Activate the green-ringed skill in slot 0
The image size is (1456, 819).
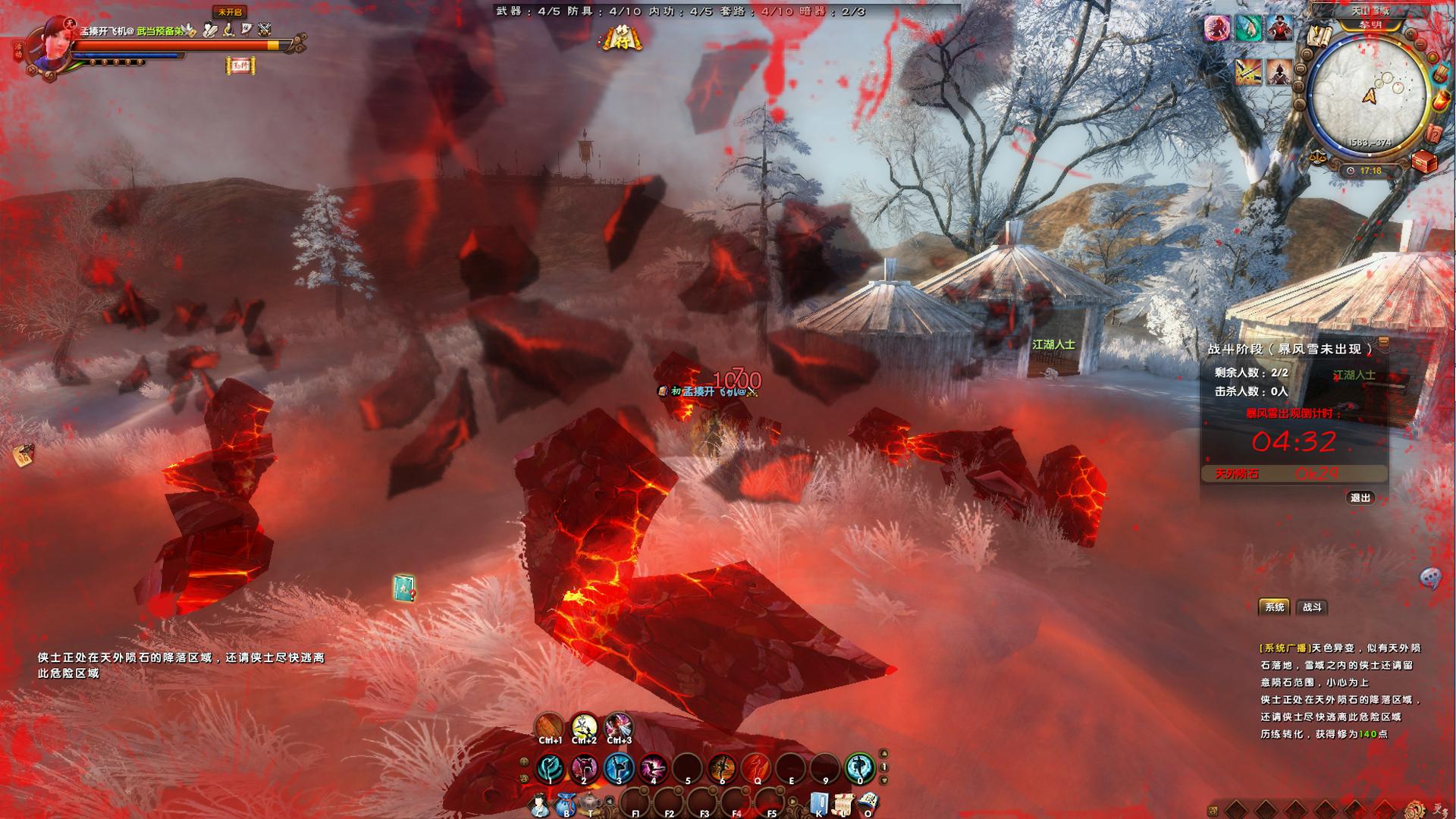click(859, 768)
